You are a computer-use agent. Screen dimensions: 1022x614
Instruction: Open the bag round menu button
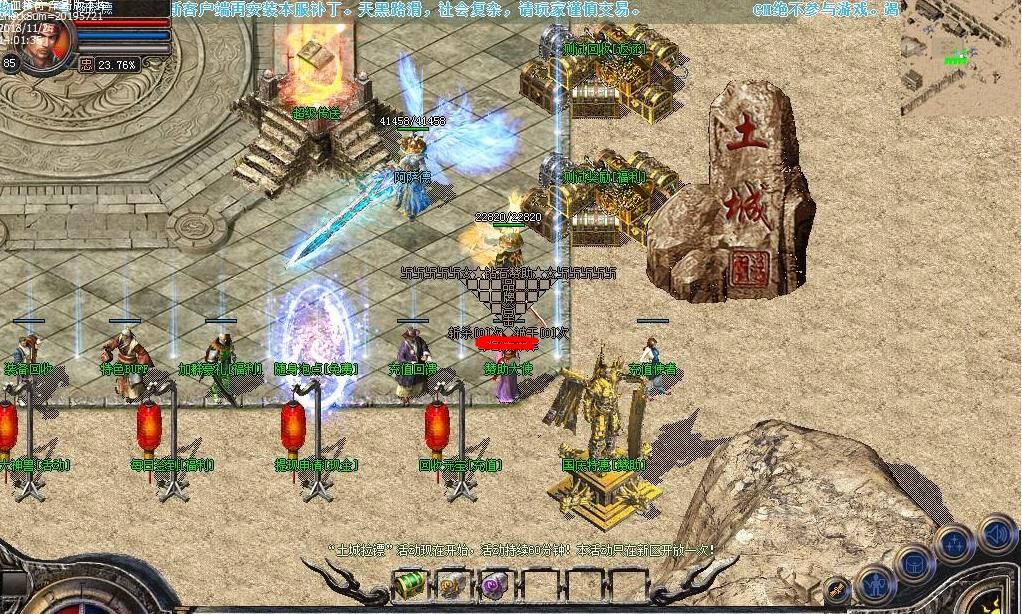click(913, 562)
